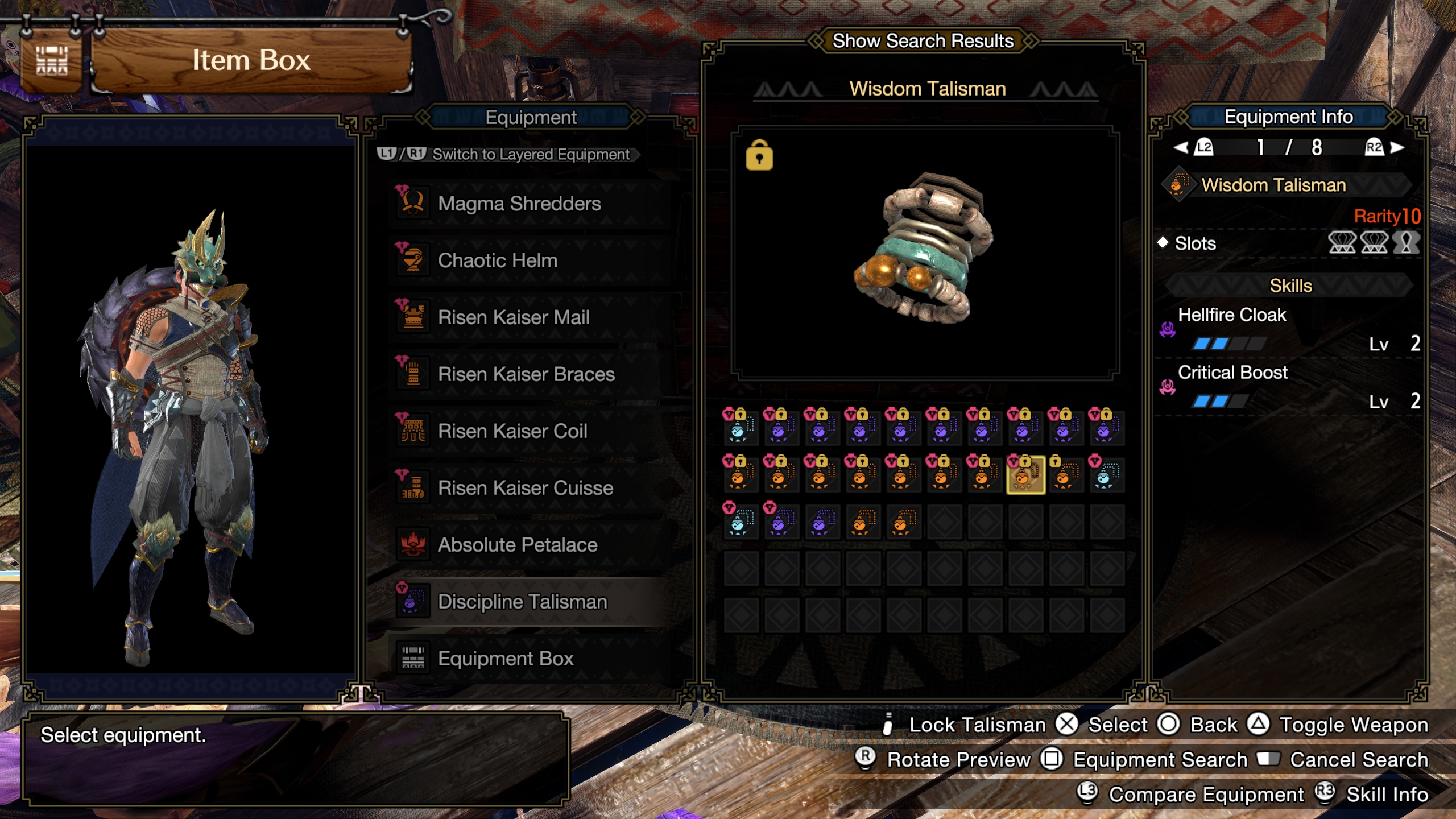Go to the previous equipment info page
The height and width of the screenshot is (819, 1456).
click(1182, 148)
